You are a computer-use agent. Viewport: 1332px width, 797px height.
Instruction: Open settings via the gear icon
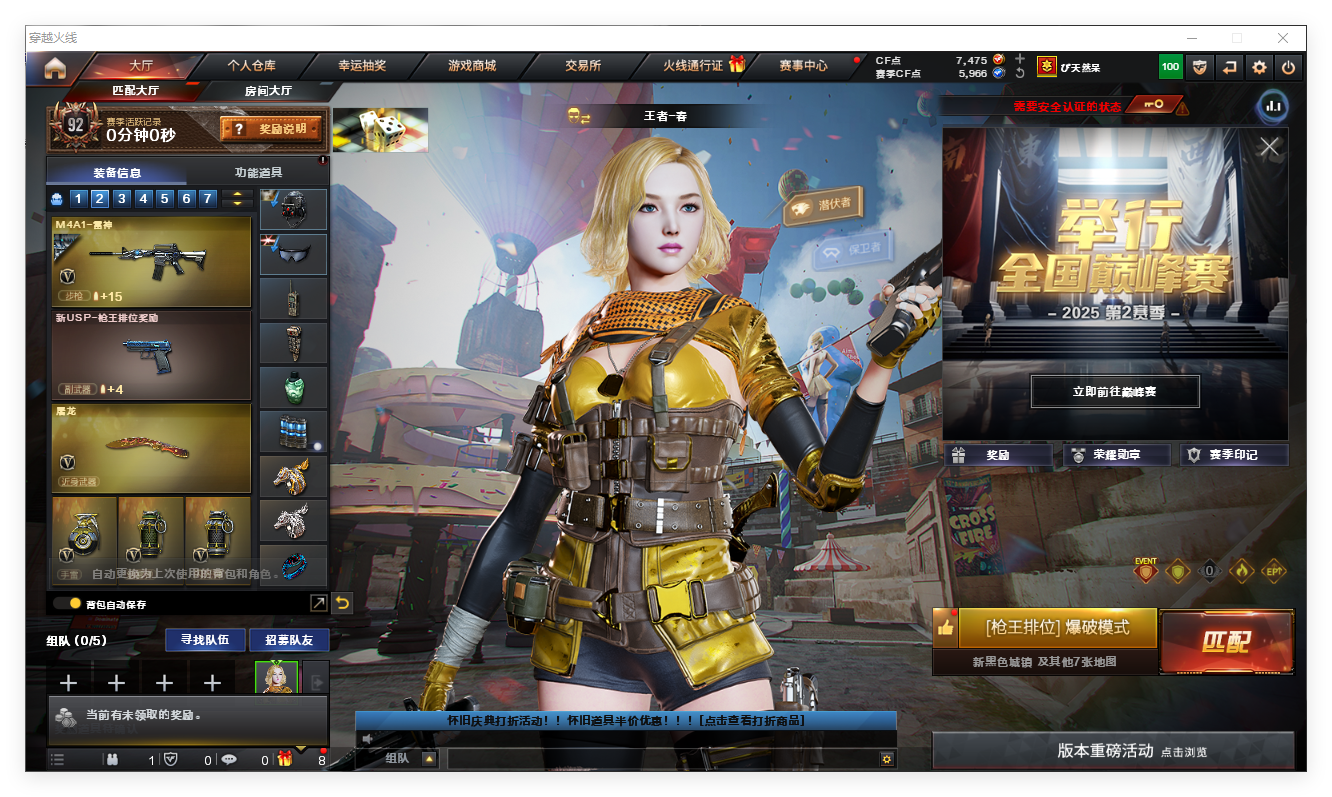(x=1259, y=67)
